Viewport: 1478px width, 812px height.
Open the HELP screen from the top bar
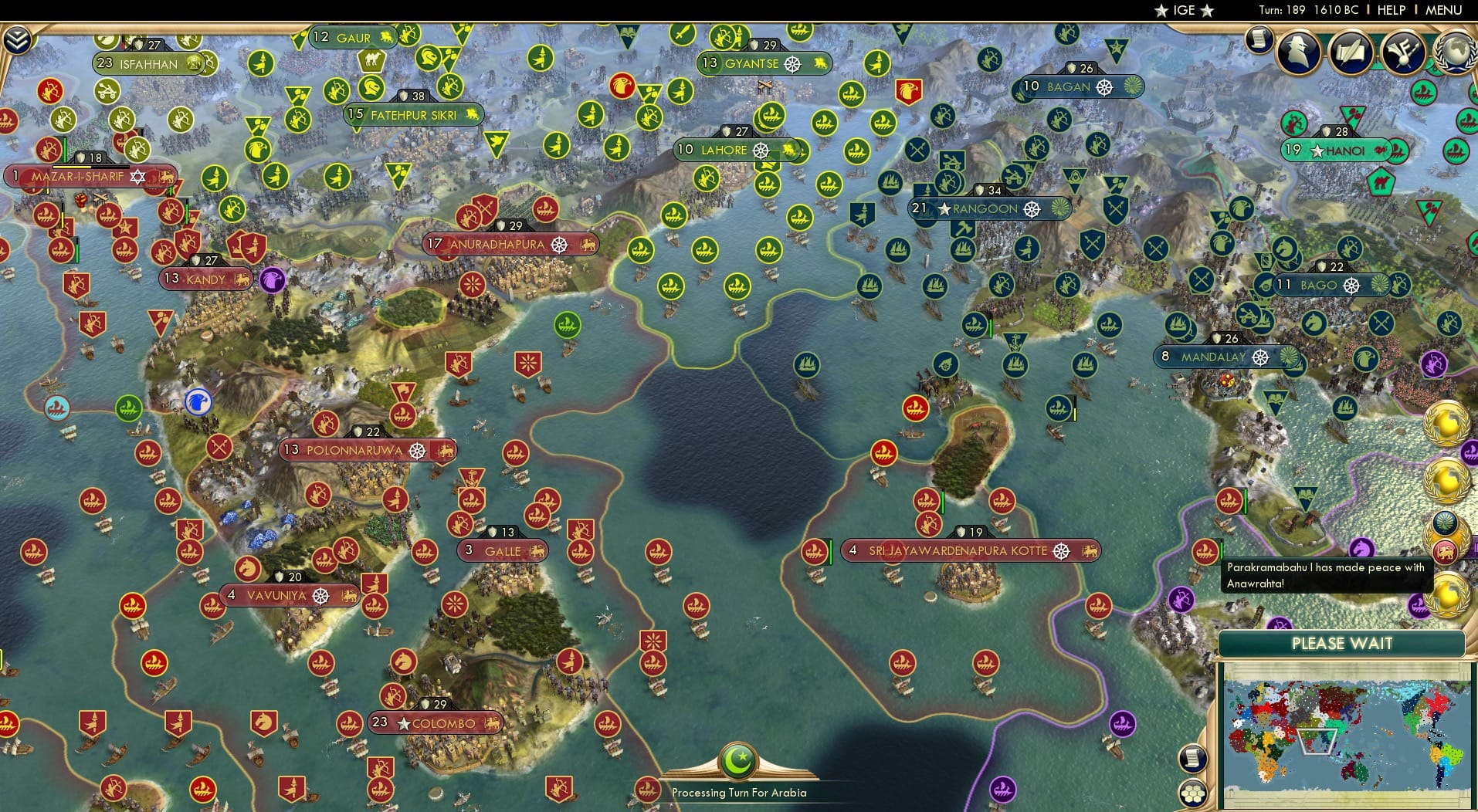1390,10
